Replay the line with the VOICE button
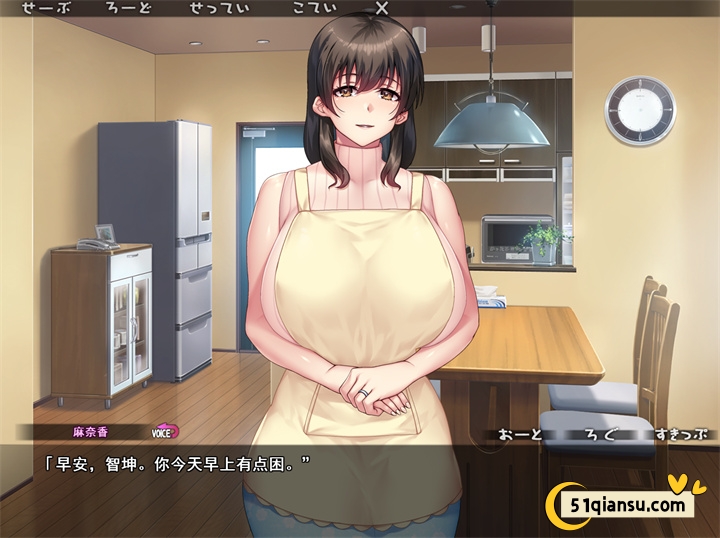720x538 pixels. 163,433
